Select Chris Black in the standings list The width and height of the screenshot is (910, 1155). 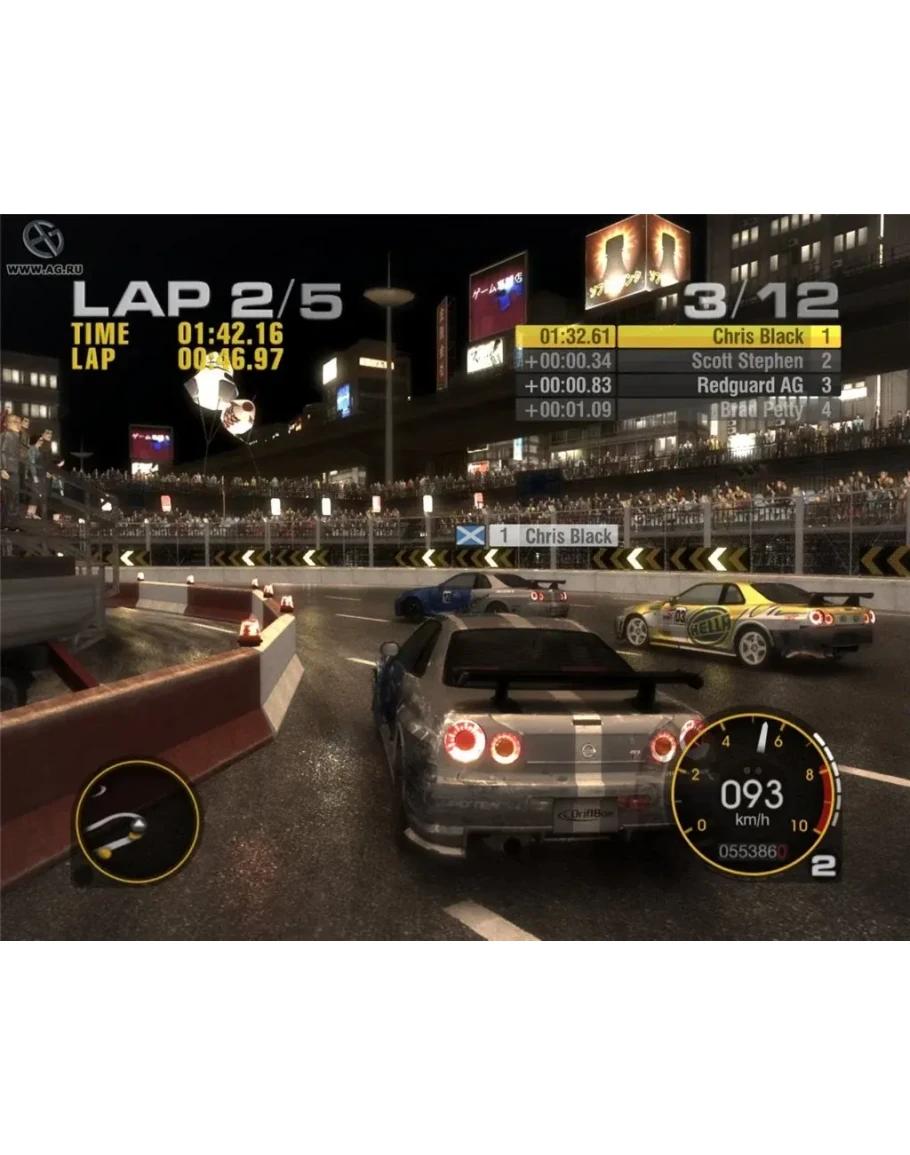click(x=678, y=337)
